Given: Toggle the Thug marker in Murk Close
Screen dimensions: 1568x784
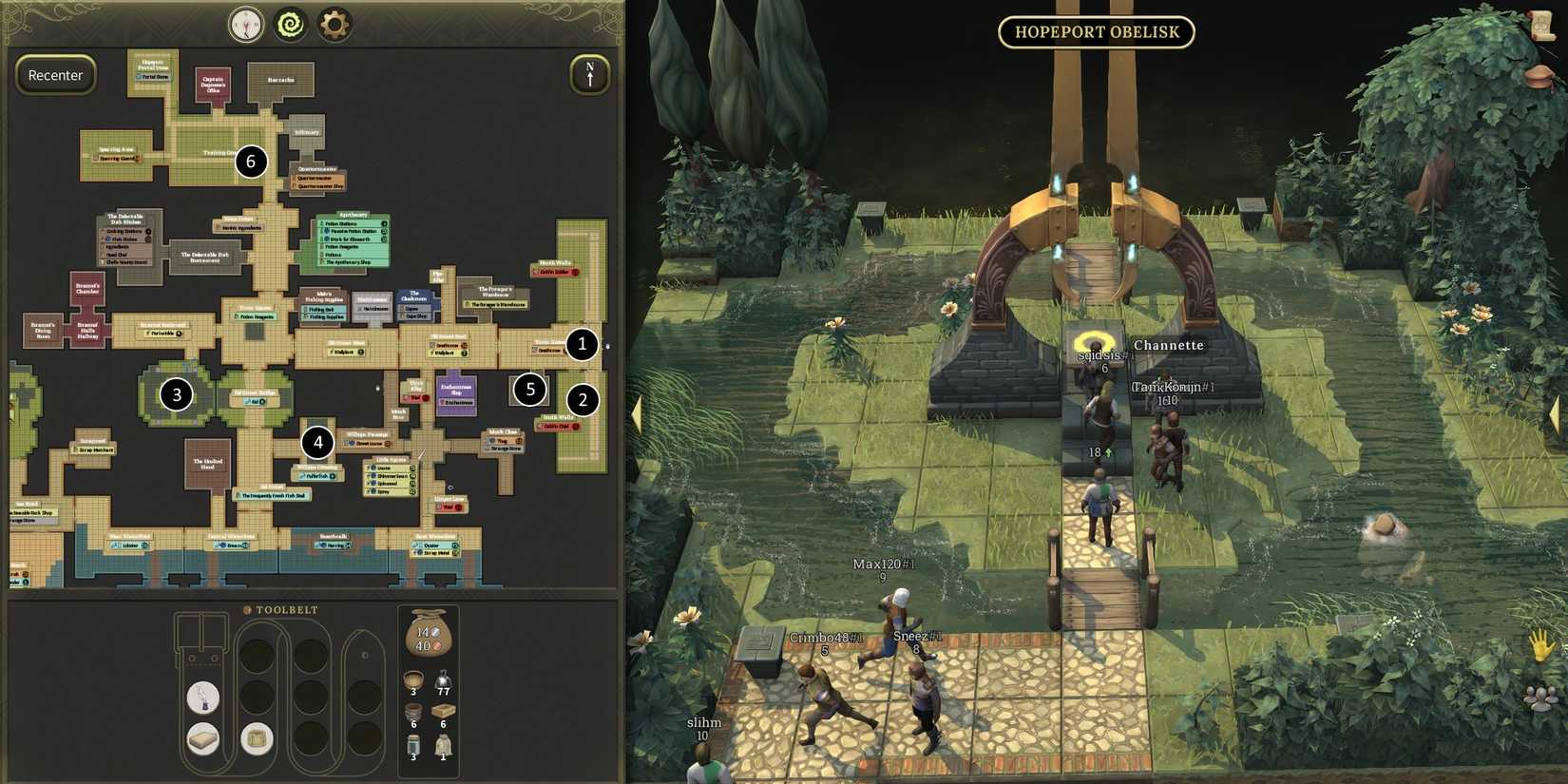Looking at the screenshot, I should [501, 440].
